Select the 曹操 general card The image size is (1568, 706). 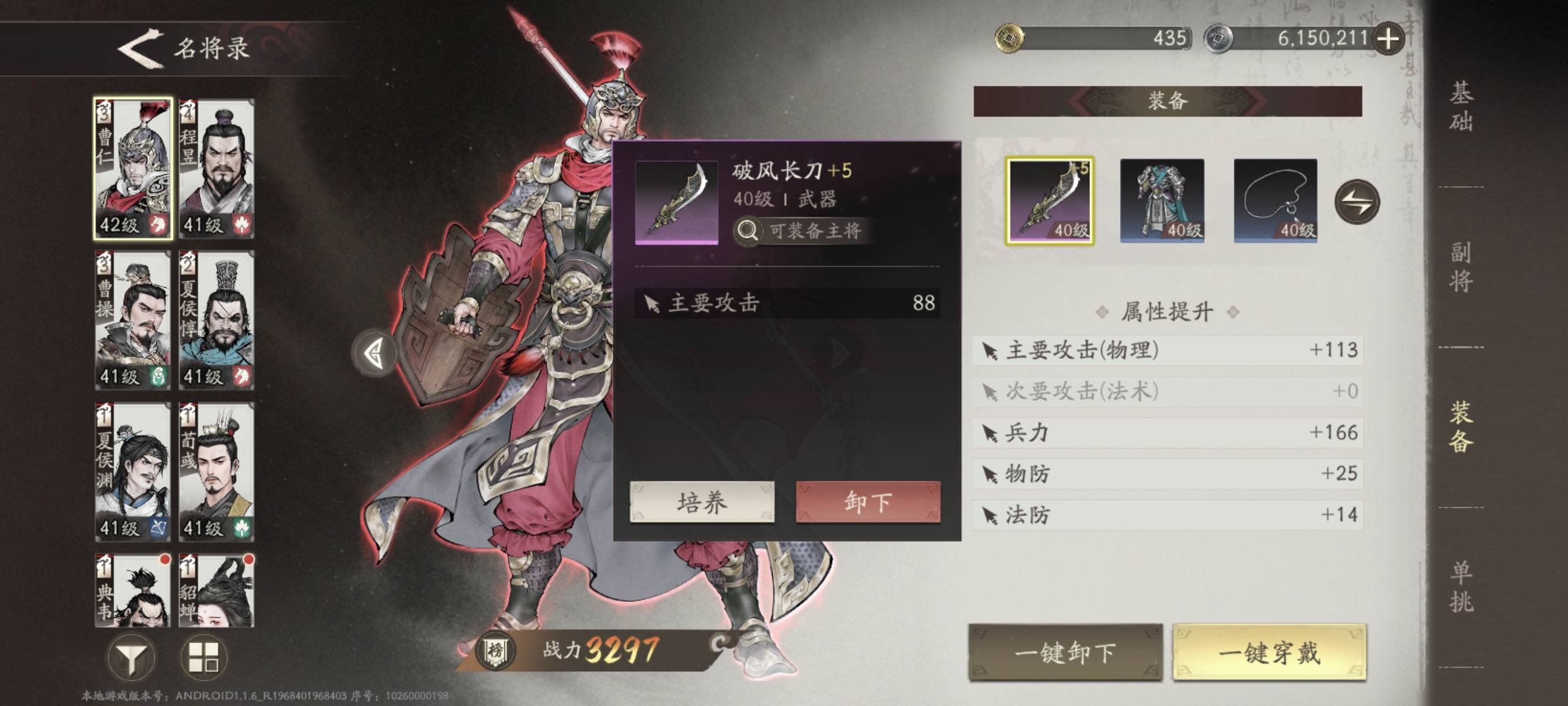(x=132, y=319)
